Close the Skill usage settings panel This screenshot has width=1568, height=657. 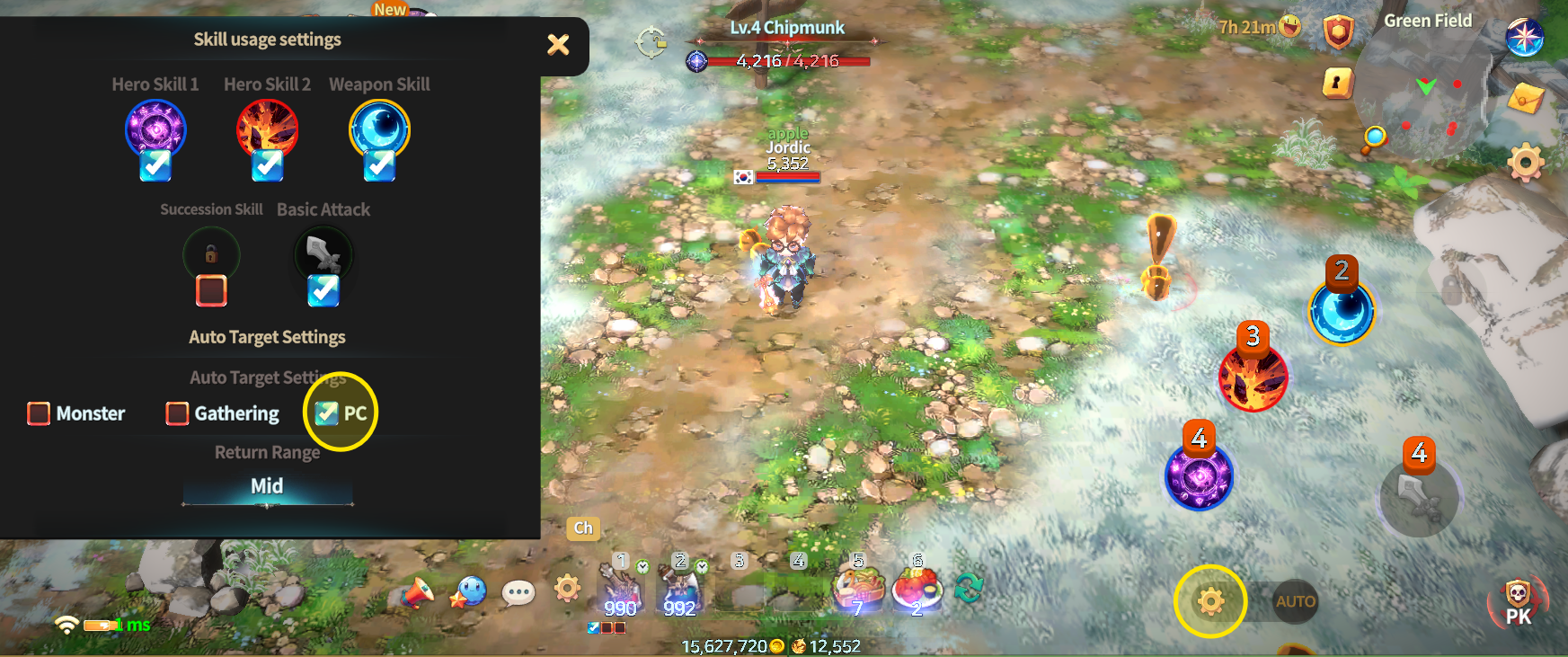coord(558,44)
